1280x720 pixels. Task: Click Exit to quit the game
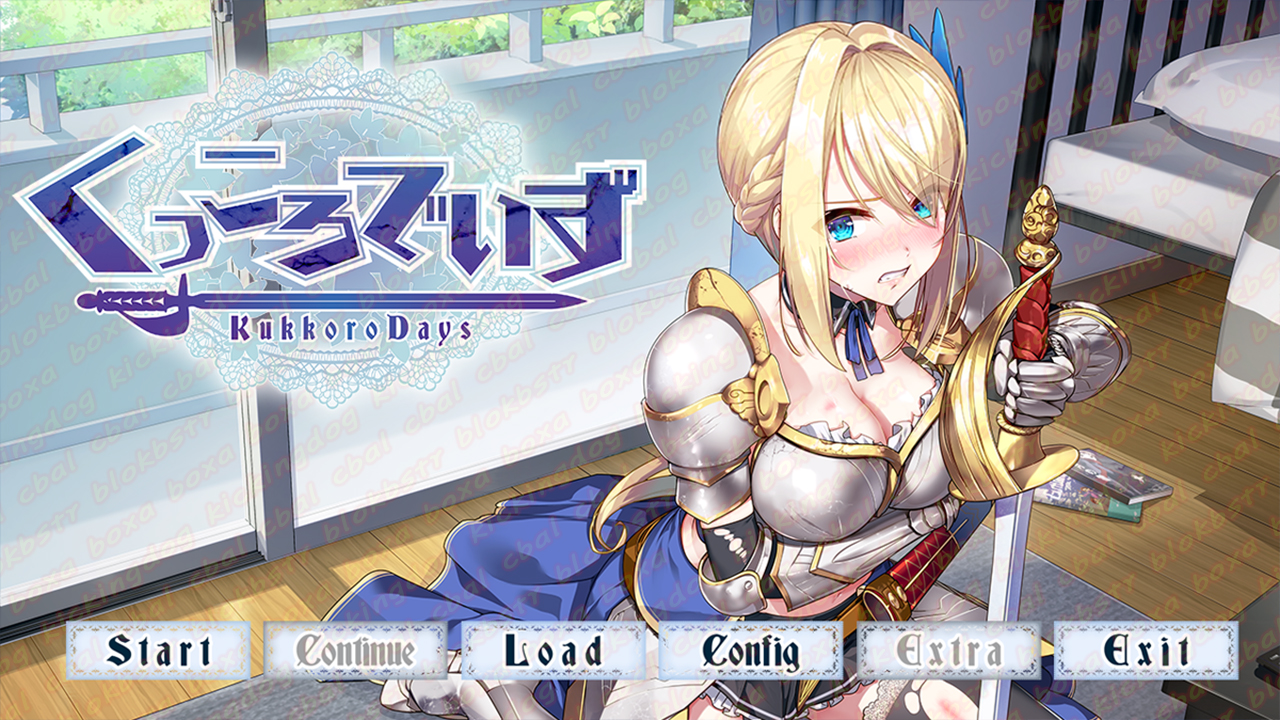[x=1146, y=651]
